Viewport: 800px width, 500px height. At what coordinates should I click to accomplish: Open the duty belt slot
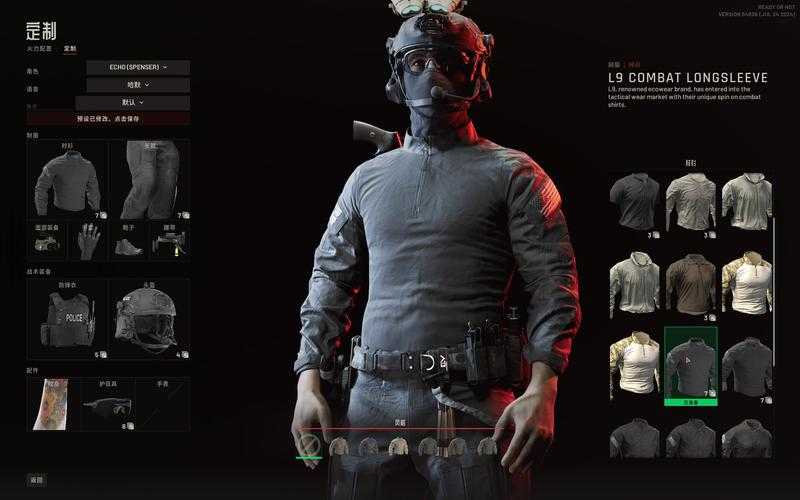tap(170, 241)
